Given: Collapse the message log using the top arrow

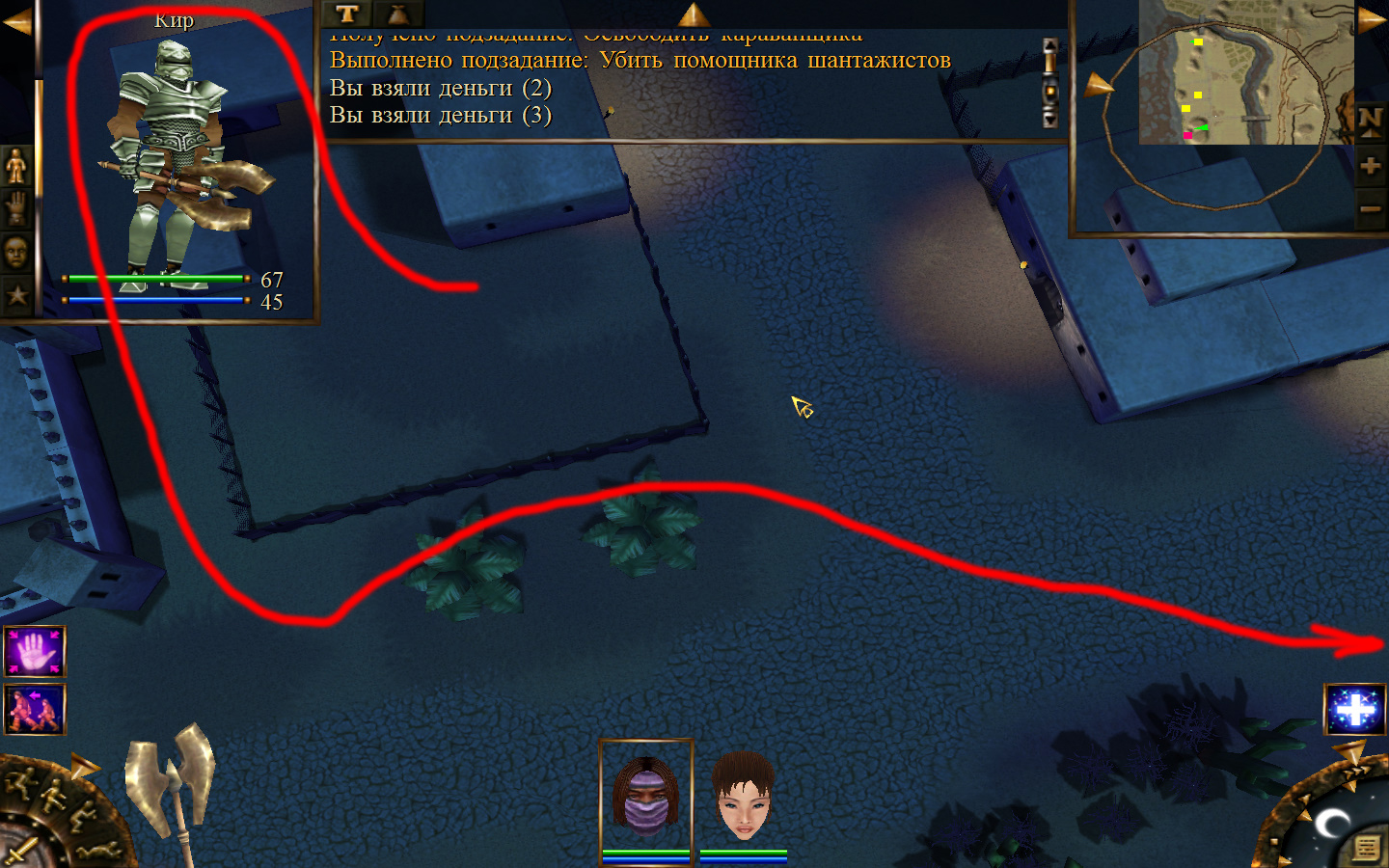Looking at the screenshot, I should tap(694, 14).
